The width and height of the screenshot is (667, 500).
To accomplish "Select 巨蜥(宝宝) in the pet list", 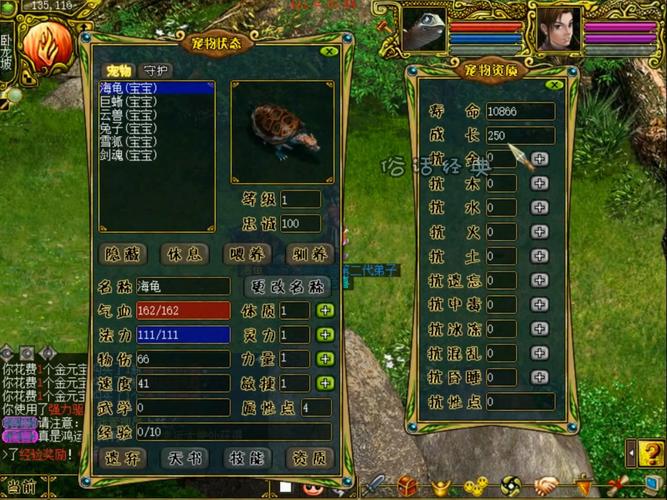I will (128, 102).
